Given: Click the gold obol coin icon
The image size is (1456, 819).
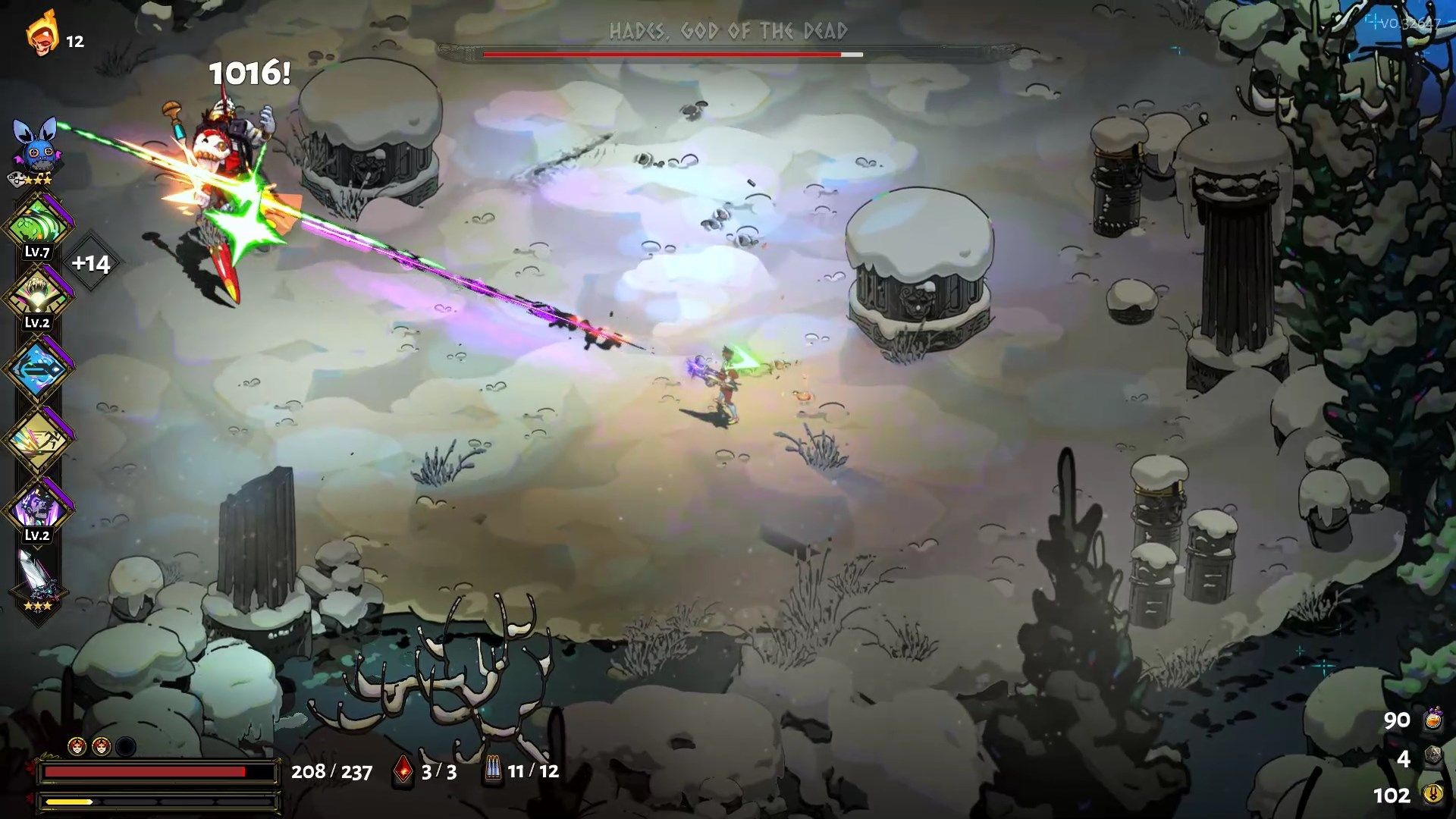Looking at the screenshot, I should (1432, 794).
